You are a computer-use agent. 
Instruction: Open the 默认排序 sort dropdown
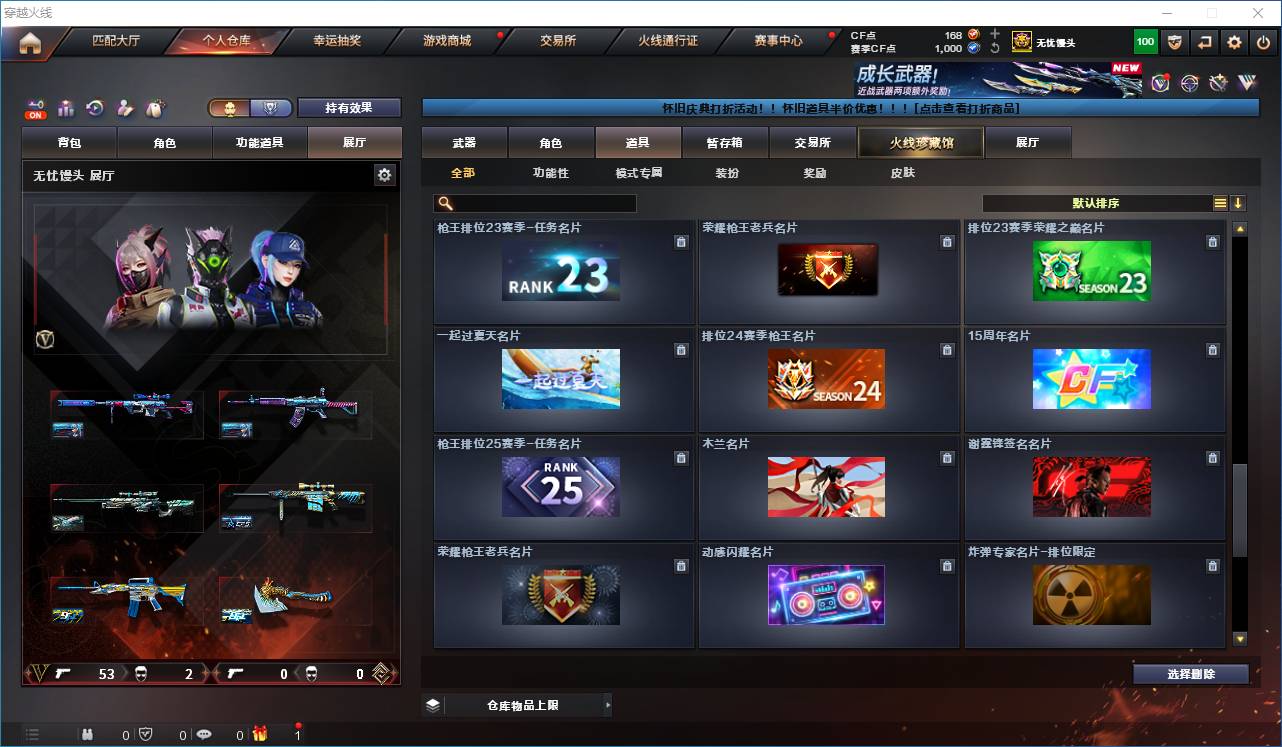tap(1100, 203)
